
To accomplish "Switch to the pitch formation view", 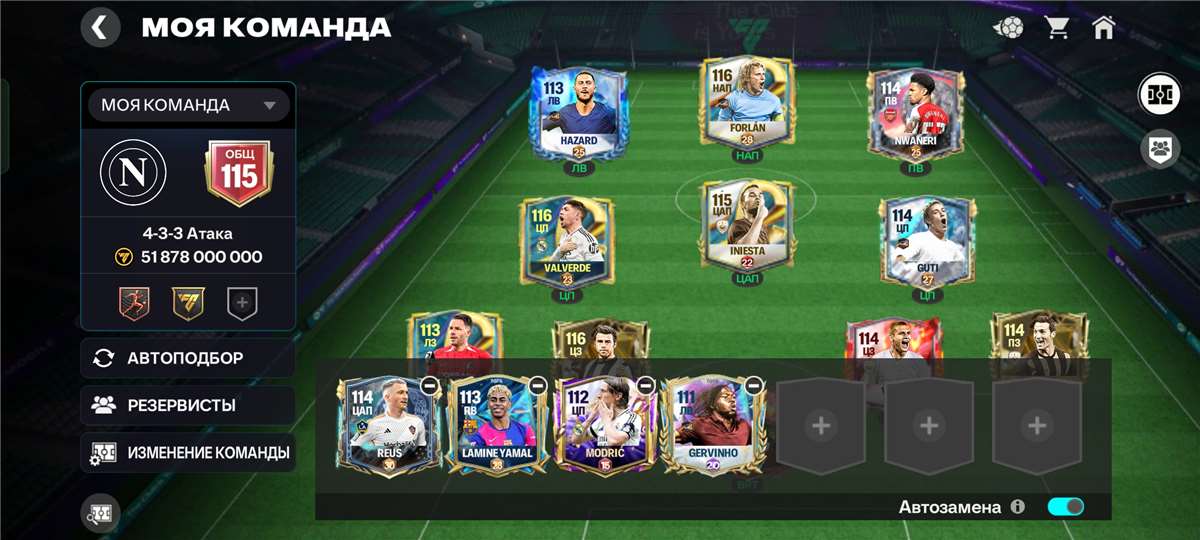I will point(1159,95).
